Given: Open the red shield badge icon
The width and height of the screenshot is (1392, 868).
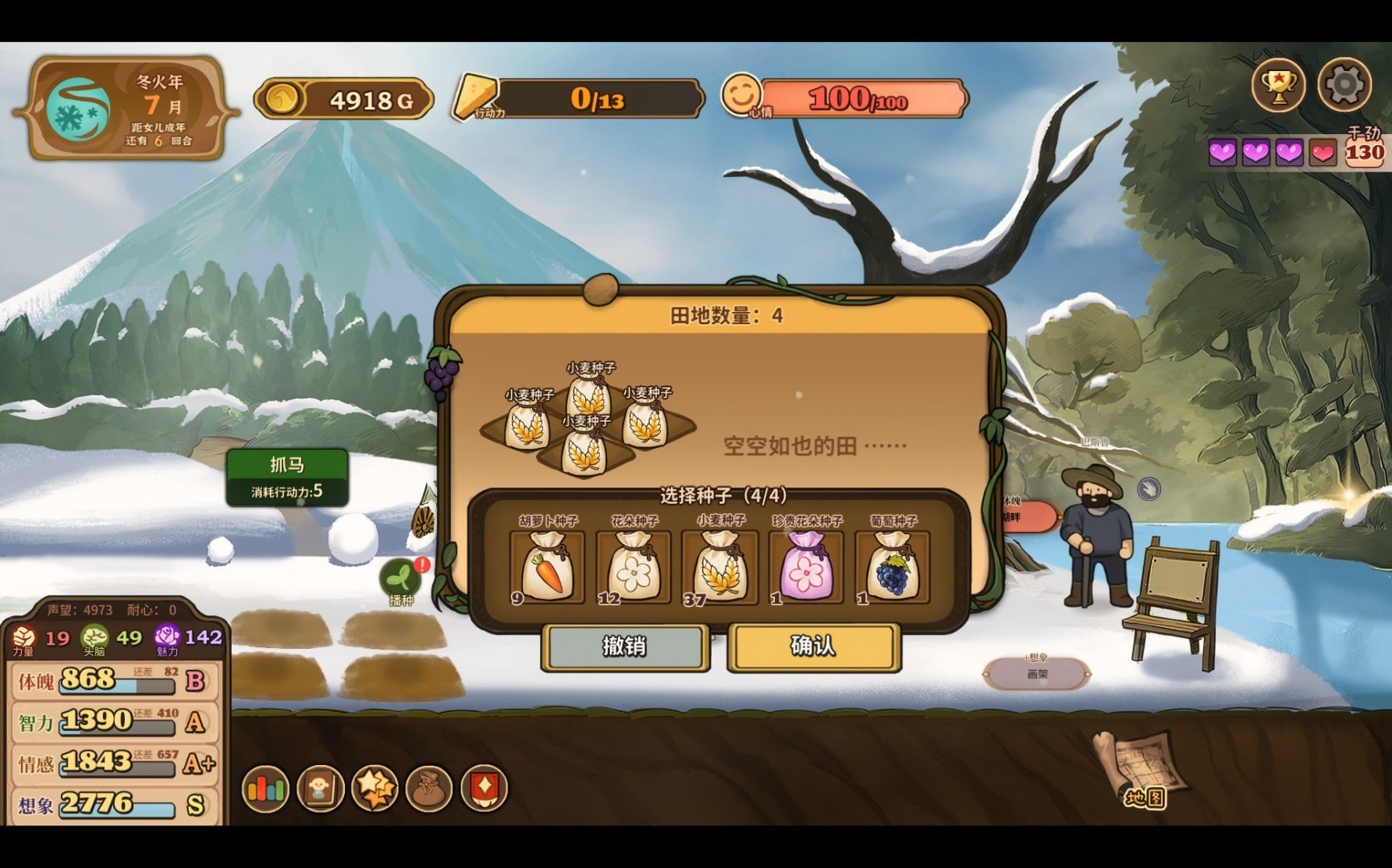Looking at the screenshot, I should click(484, 788).
